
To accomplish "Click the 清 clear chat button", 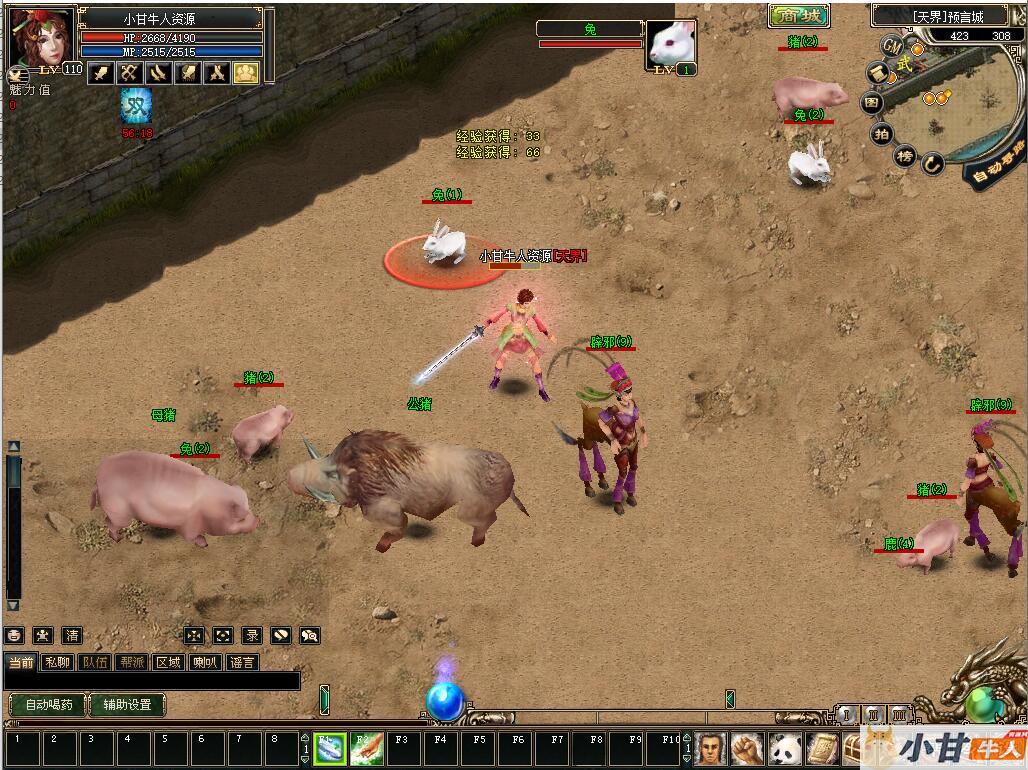I will pyautogui.click(x=72, y=635).
